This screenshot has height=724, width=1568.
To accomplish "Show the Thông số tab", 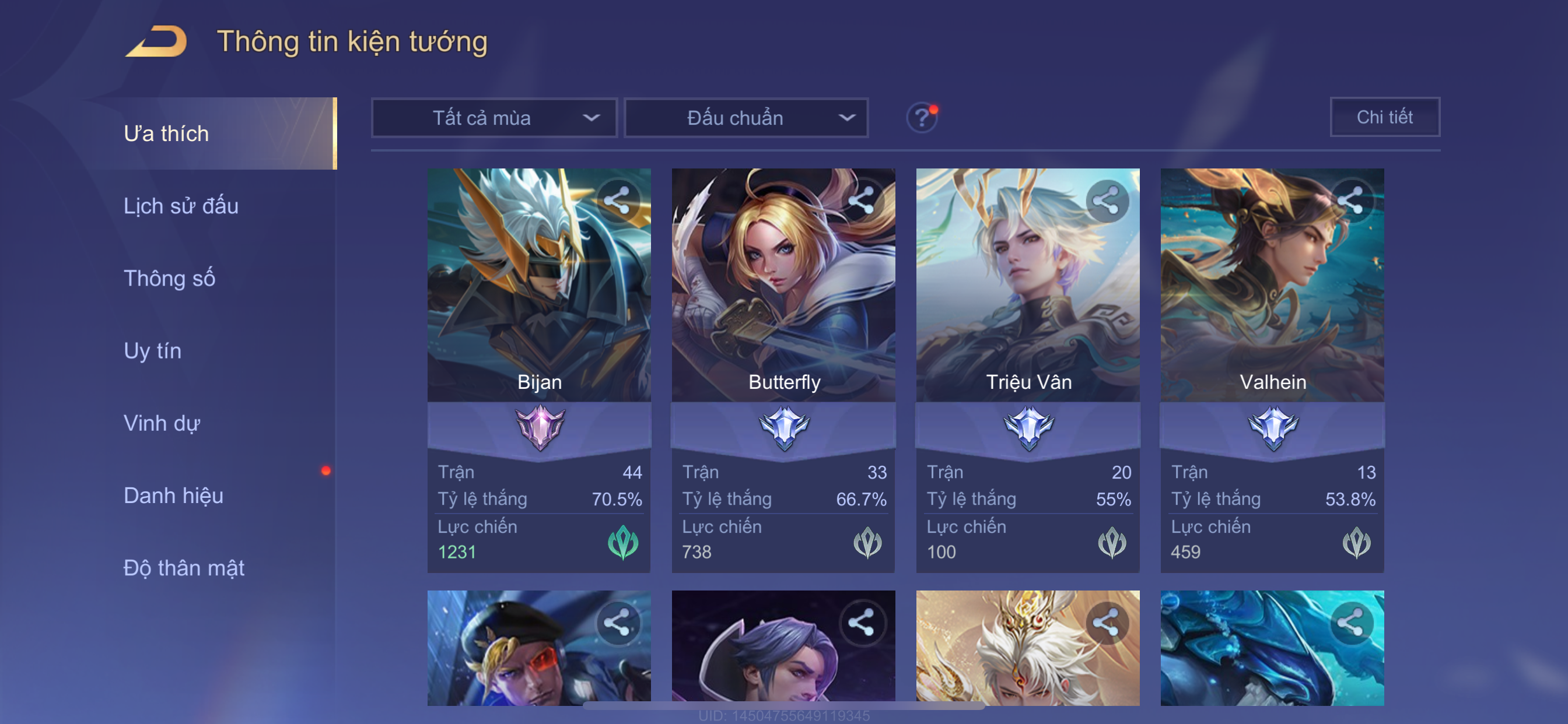I will pos(169,279).
